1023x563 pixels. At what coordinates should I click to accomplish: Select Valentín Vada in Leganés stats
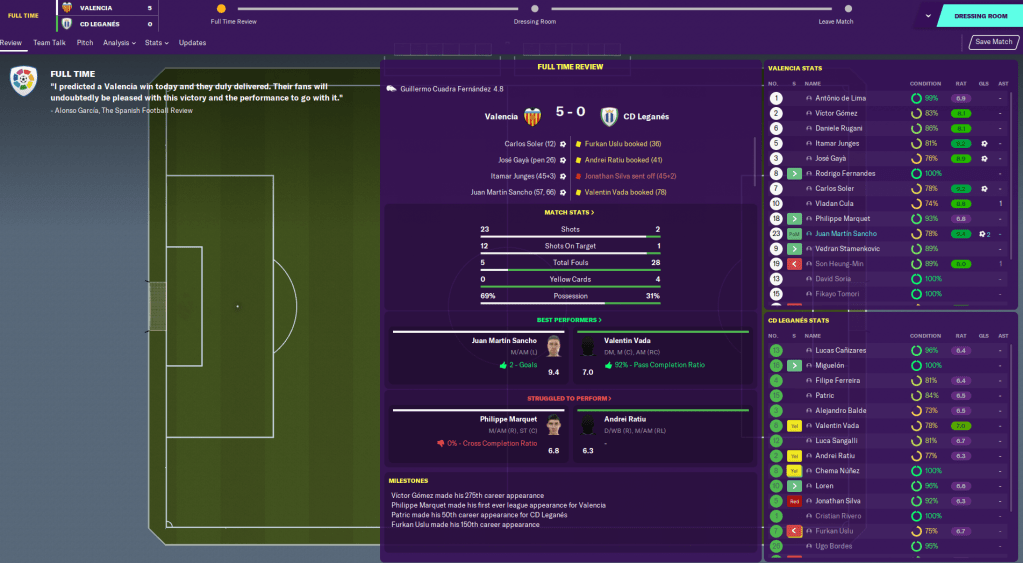pos(838,425)
